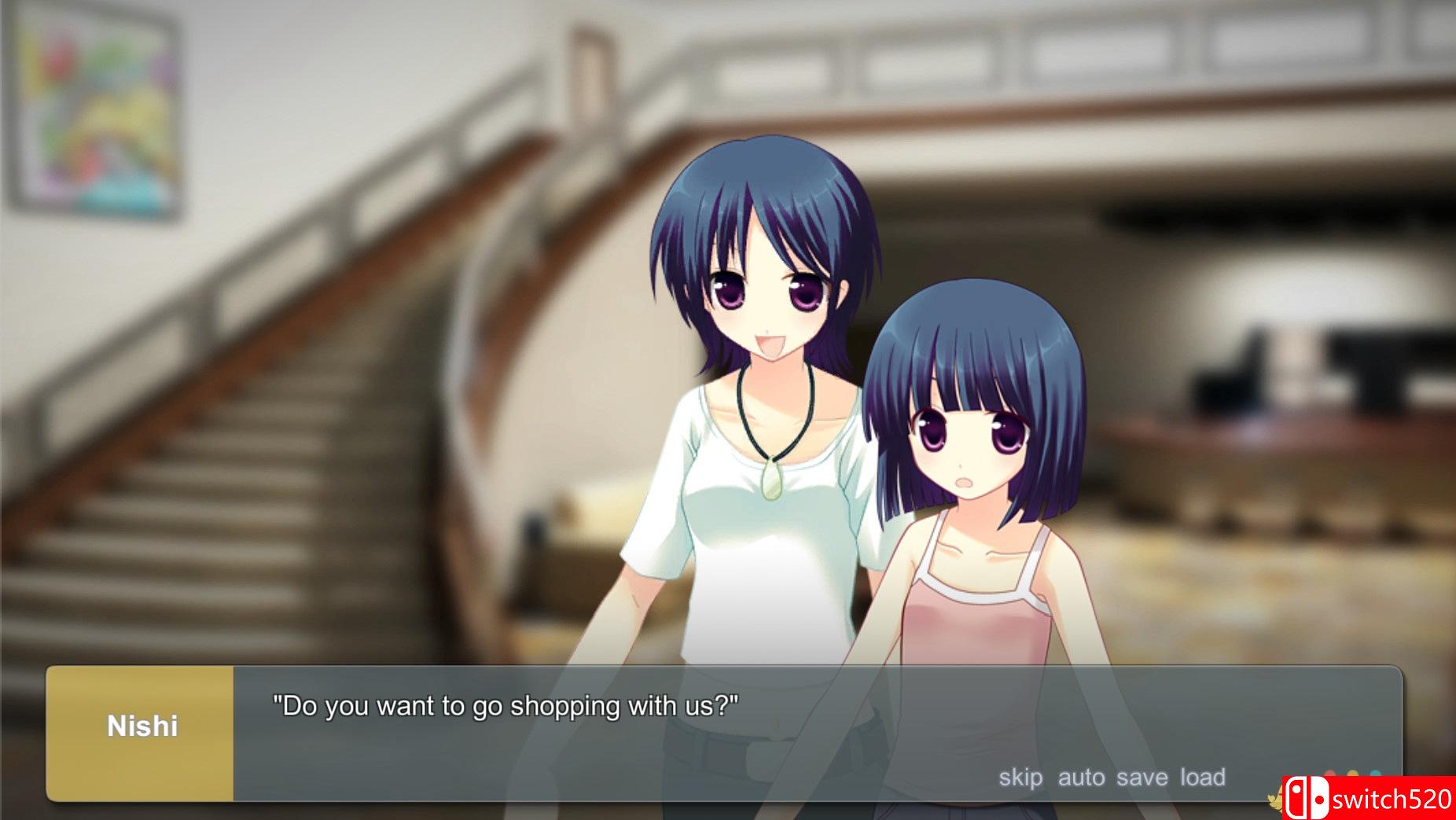Enable auto-advance with the auto button
Screen dimensions: 1456x820
tap(1081, 778)
